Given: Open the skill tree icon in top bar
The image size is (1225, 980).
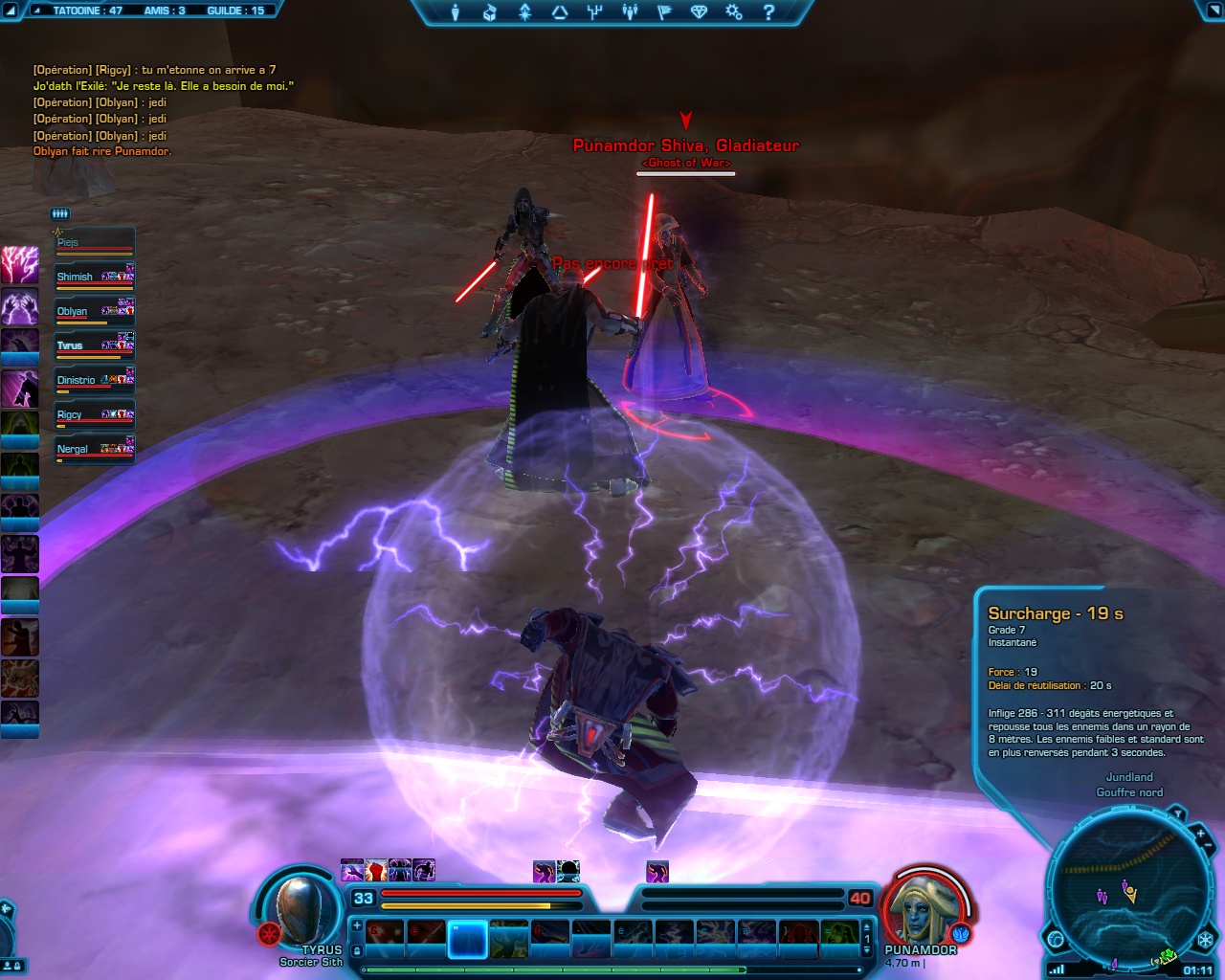Looking at the screenshot, I should [x=595, y=12].
